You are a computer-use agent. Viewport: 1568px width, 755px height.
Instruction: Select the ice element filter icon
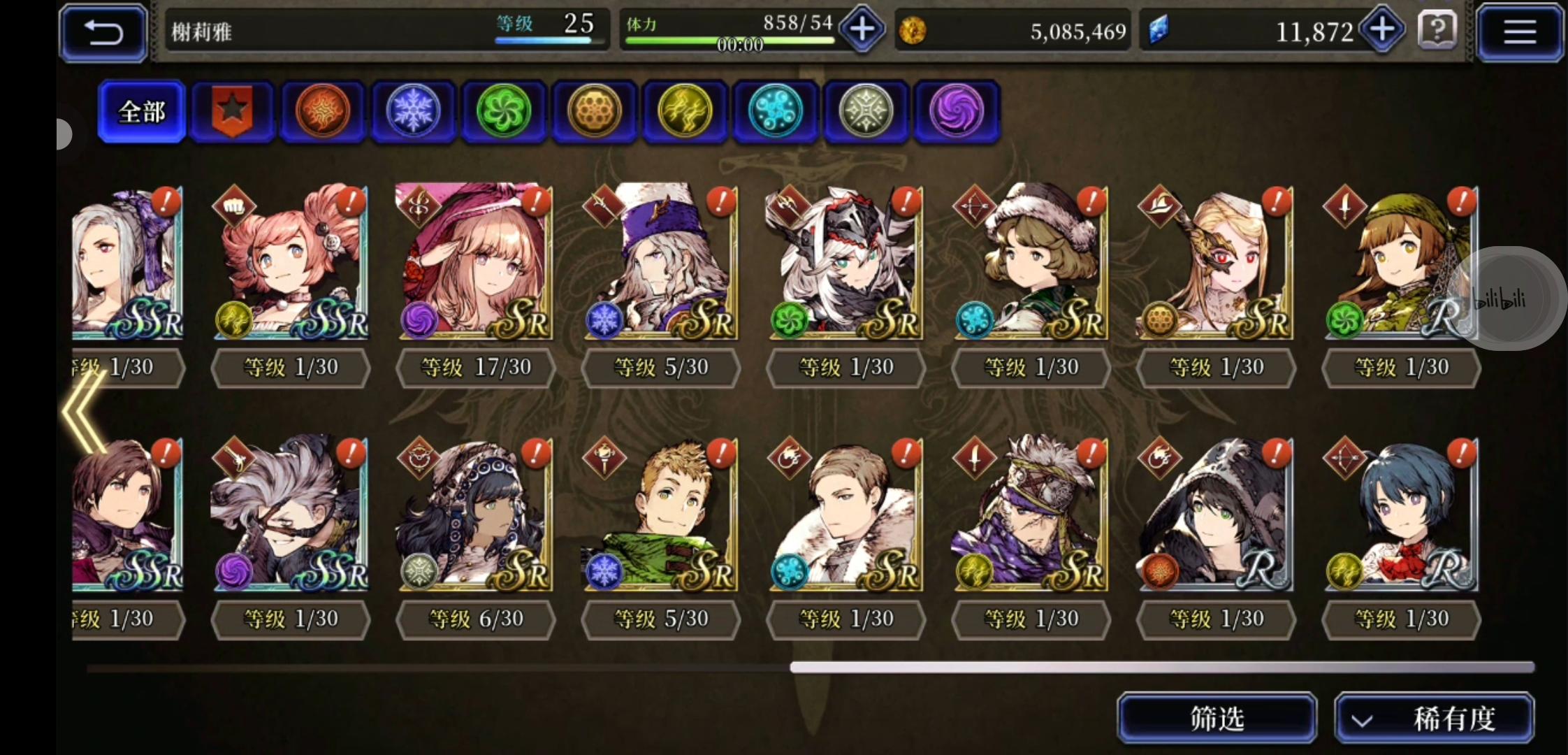tap(414, 112)
